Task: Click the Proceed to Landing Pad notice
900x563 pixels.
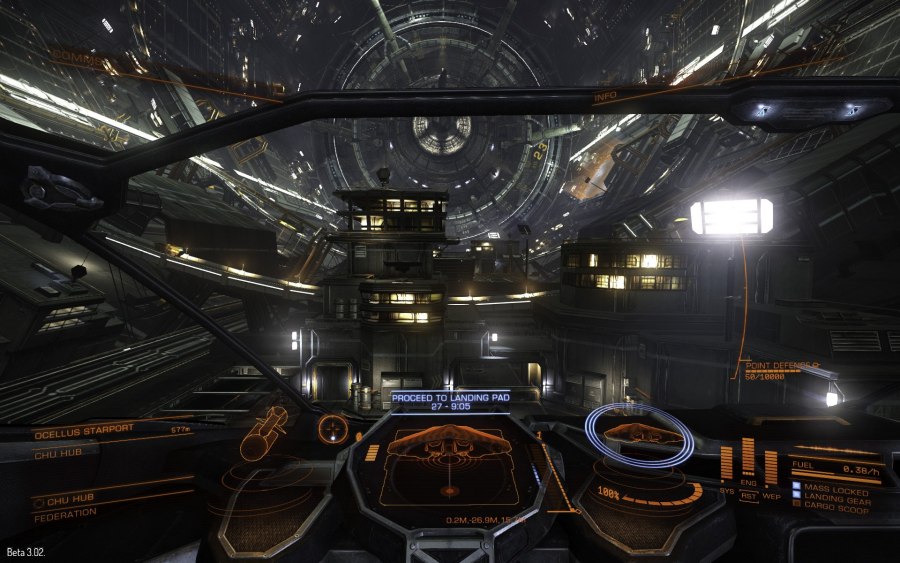Action: (x=450, y=402)
